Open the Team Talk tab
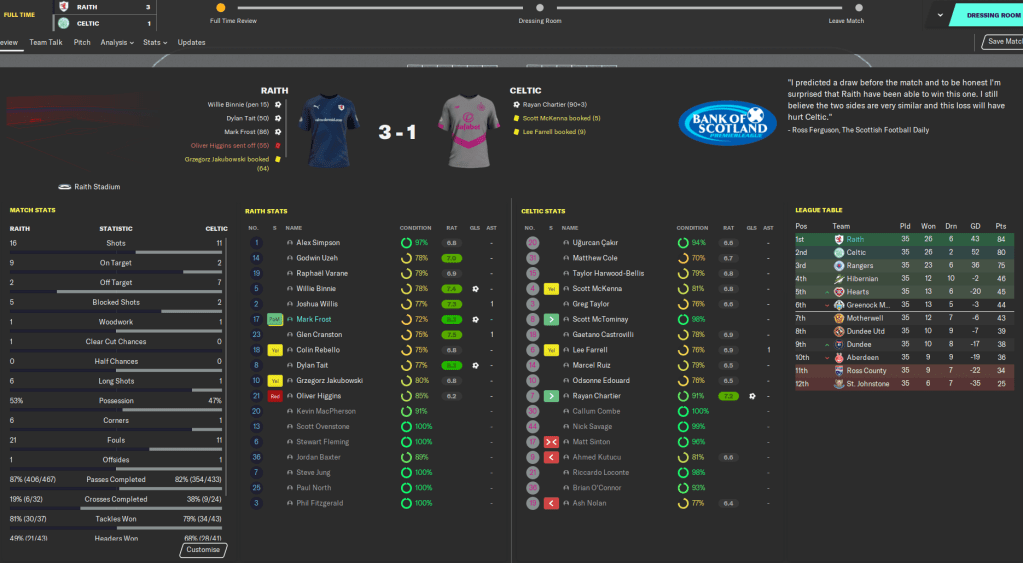 pyautogui.click(x=46, y=43)
